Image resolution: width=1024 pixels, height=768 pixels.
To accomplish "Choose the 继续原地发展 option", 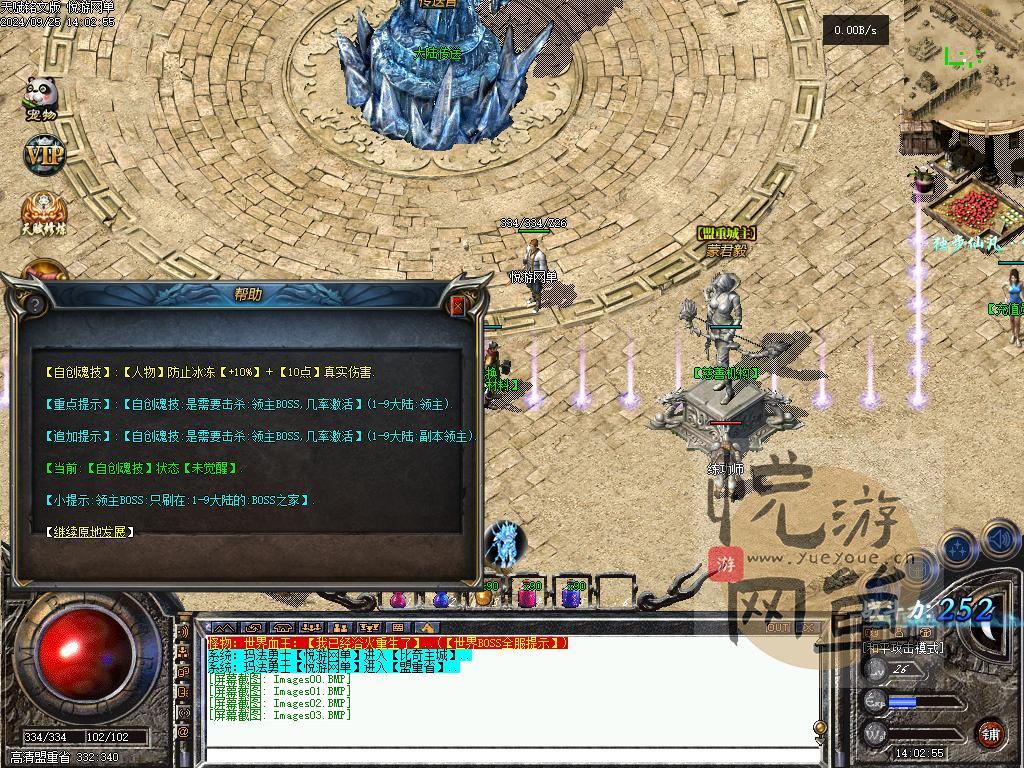I will 90,531.
